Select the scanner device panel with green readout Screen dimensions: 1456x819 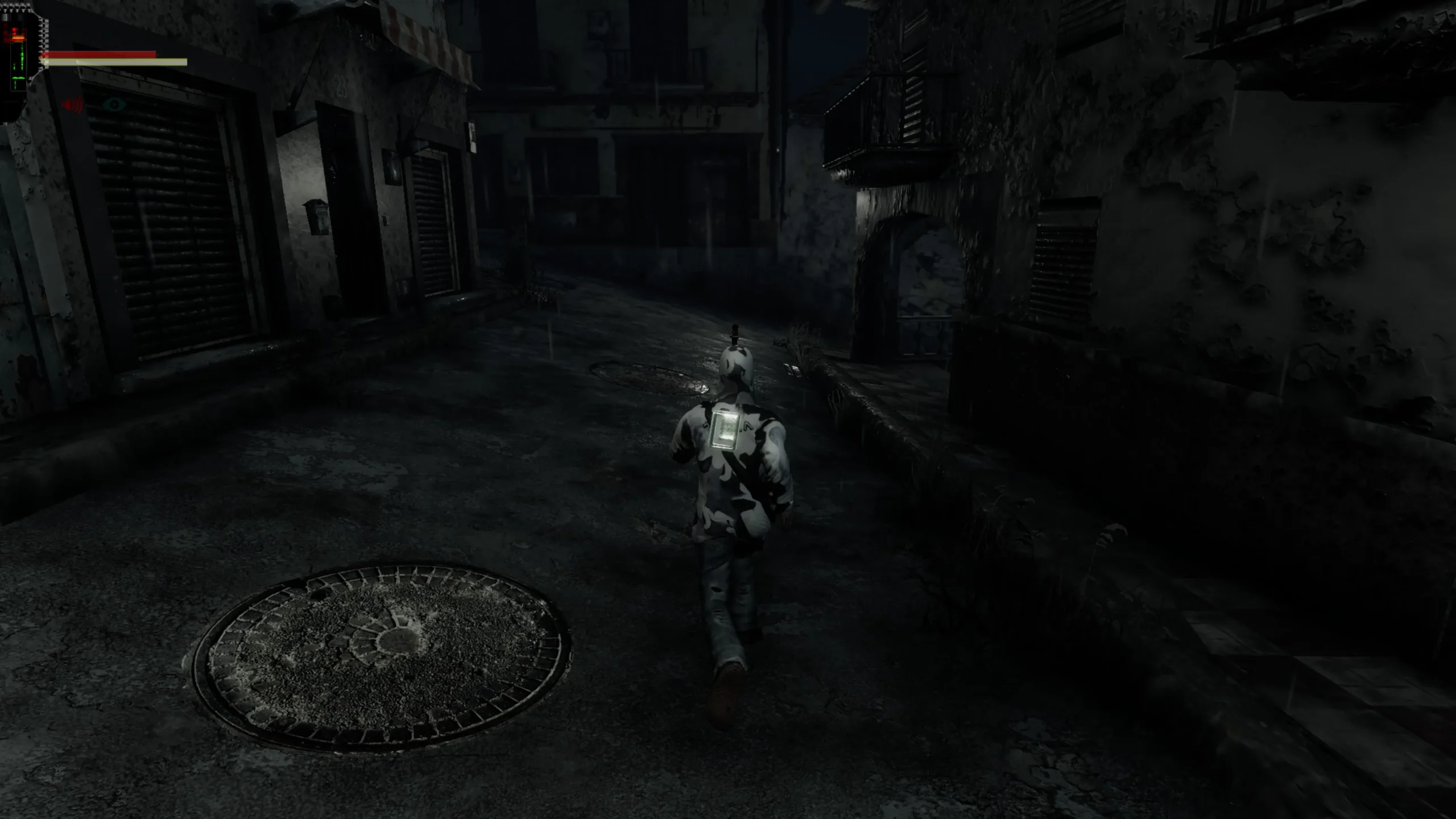coord(20,60)
